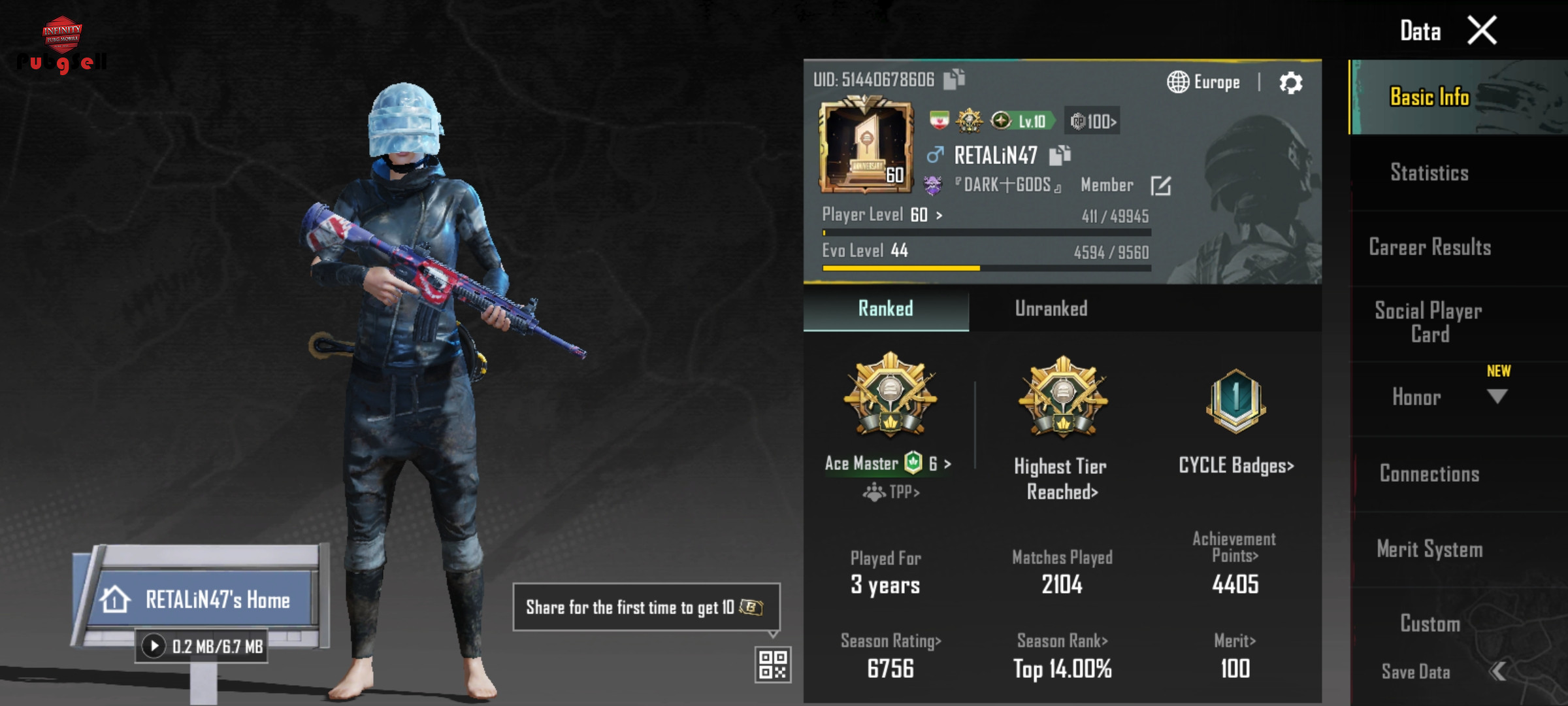Image resolution: width=1568 pixels, height=706 pixels.
Task: Switch to the Unranked tab
Action: pyautogui.click(x=1051, y=309)
